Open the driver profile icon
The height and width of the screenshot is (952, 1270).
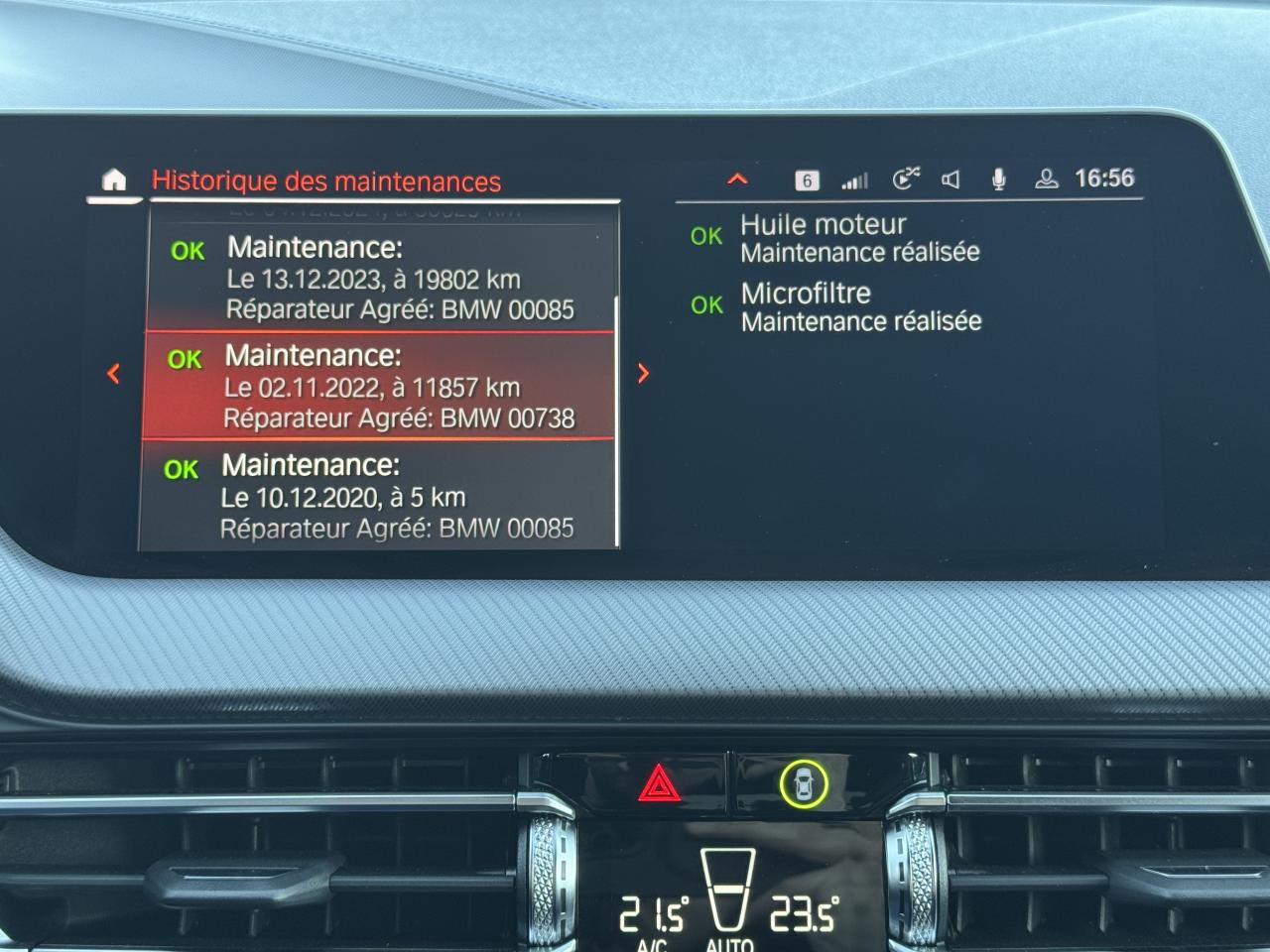[1046, 179]
